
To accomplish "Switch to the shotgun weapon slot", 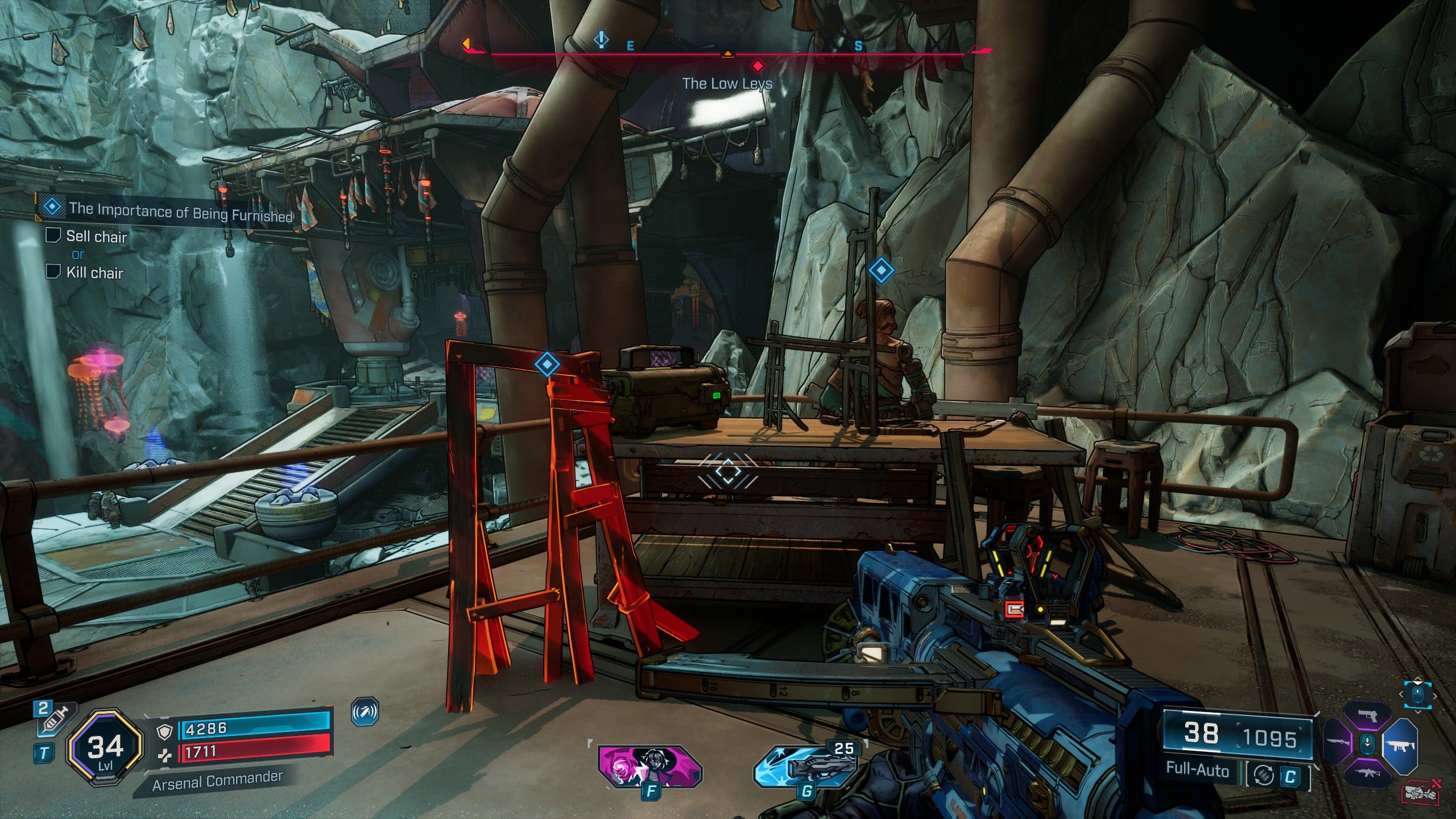I will click(1338, 743).
